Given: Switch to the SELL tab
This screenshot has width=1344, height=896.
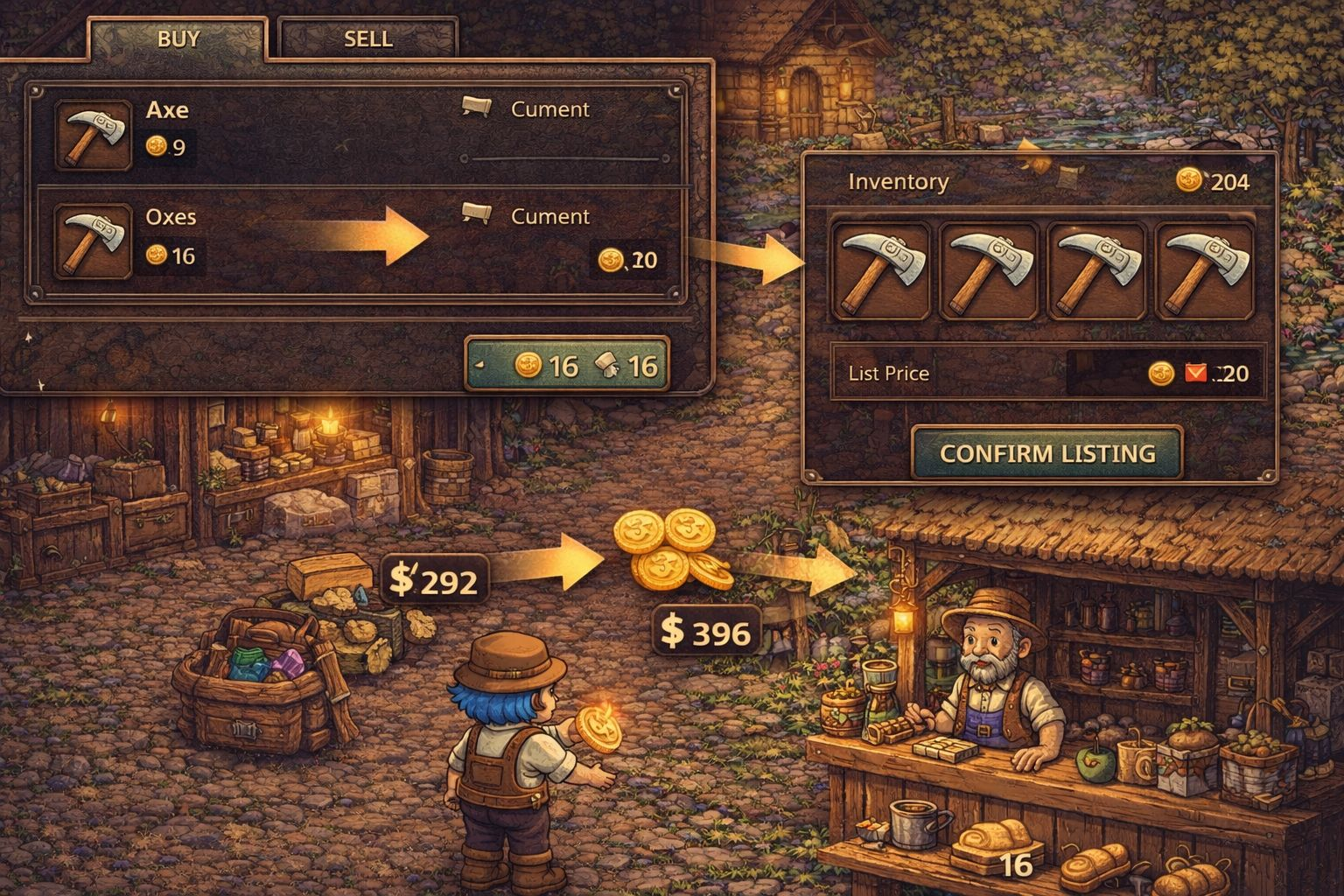Looking at the screenshot, I should coord(367,39).
